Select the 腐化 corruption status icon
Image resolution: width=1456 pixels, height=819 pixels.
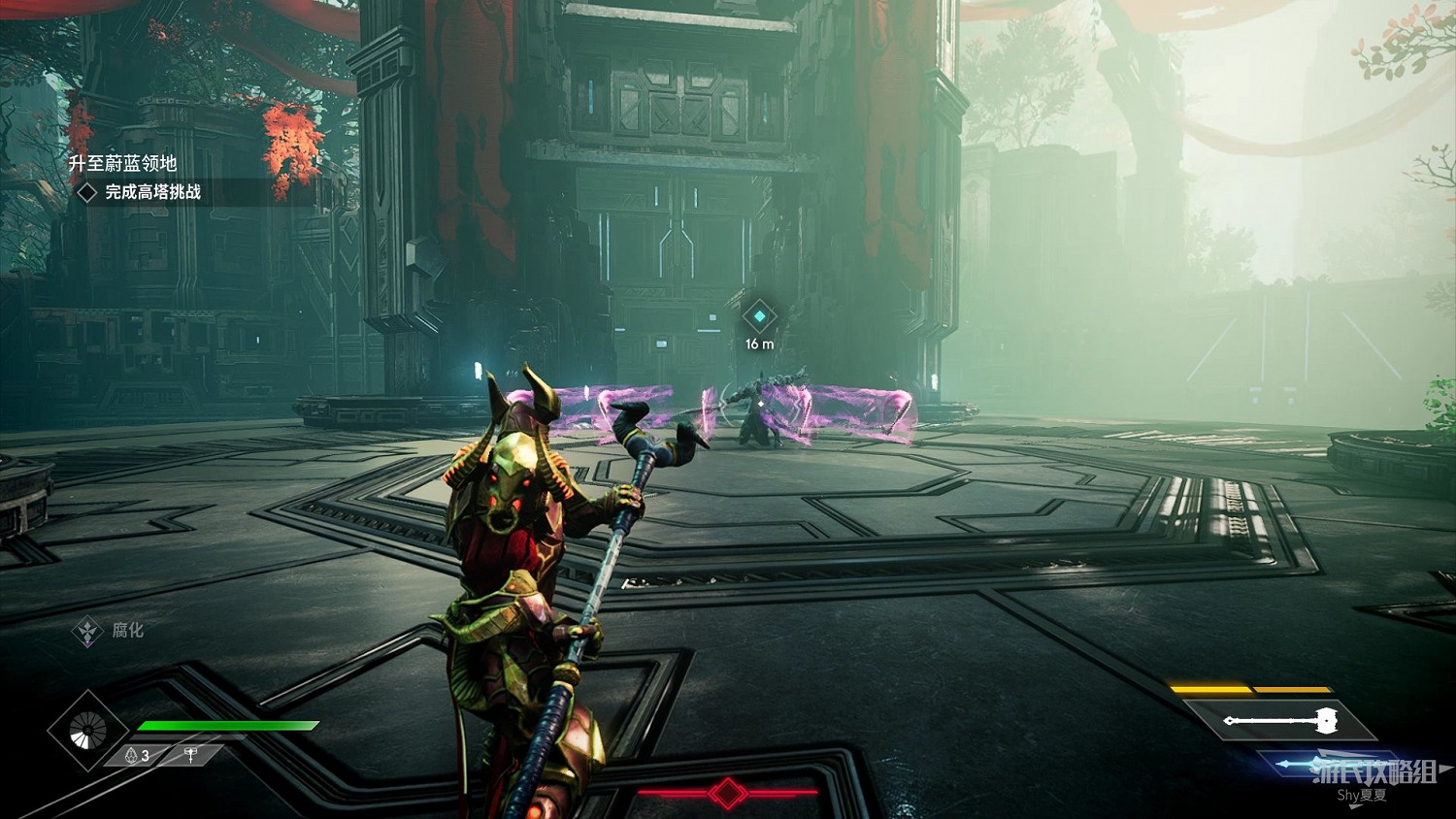coord(88,632)
